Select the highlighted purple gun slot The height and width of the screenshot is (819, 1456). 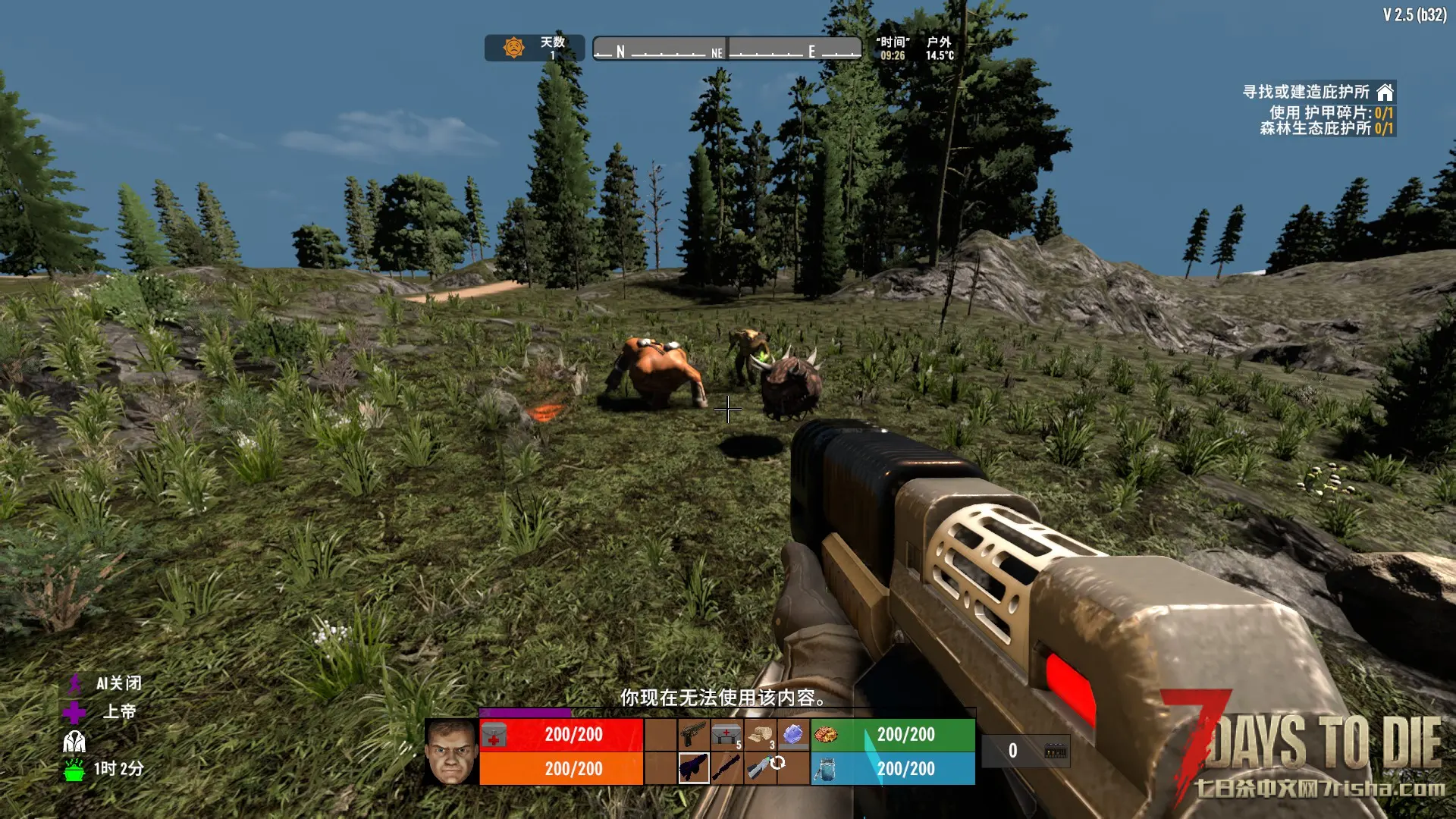pyautogui.click(x=693, y=767)
